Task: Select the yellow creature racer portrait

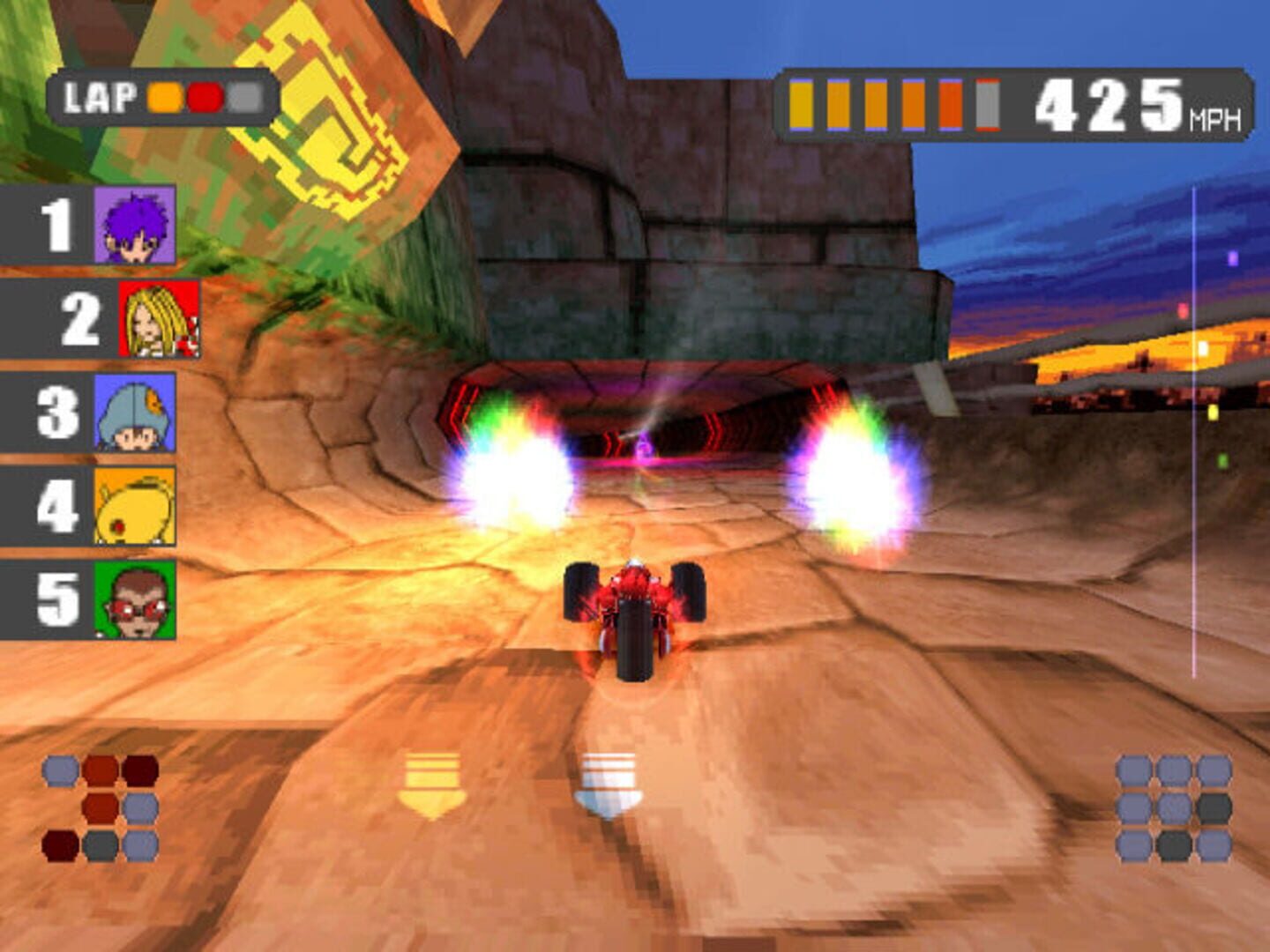Action: [x=135, y=506]
